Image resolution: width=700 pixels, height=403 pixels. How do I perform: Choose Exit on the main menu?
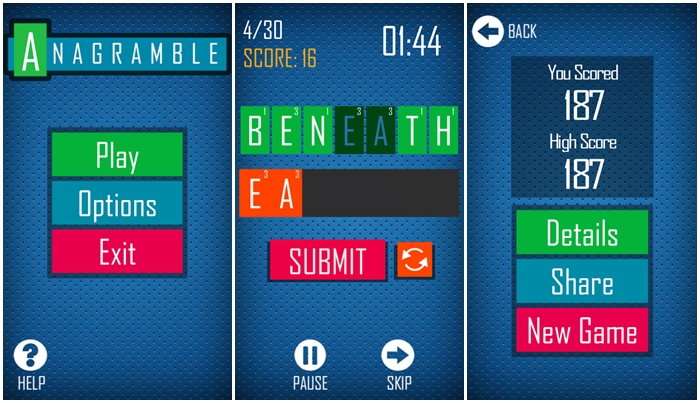pyautogui.click(x=117, y=252)
